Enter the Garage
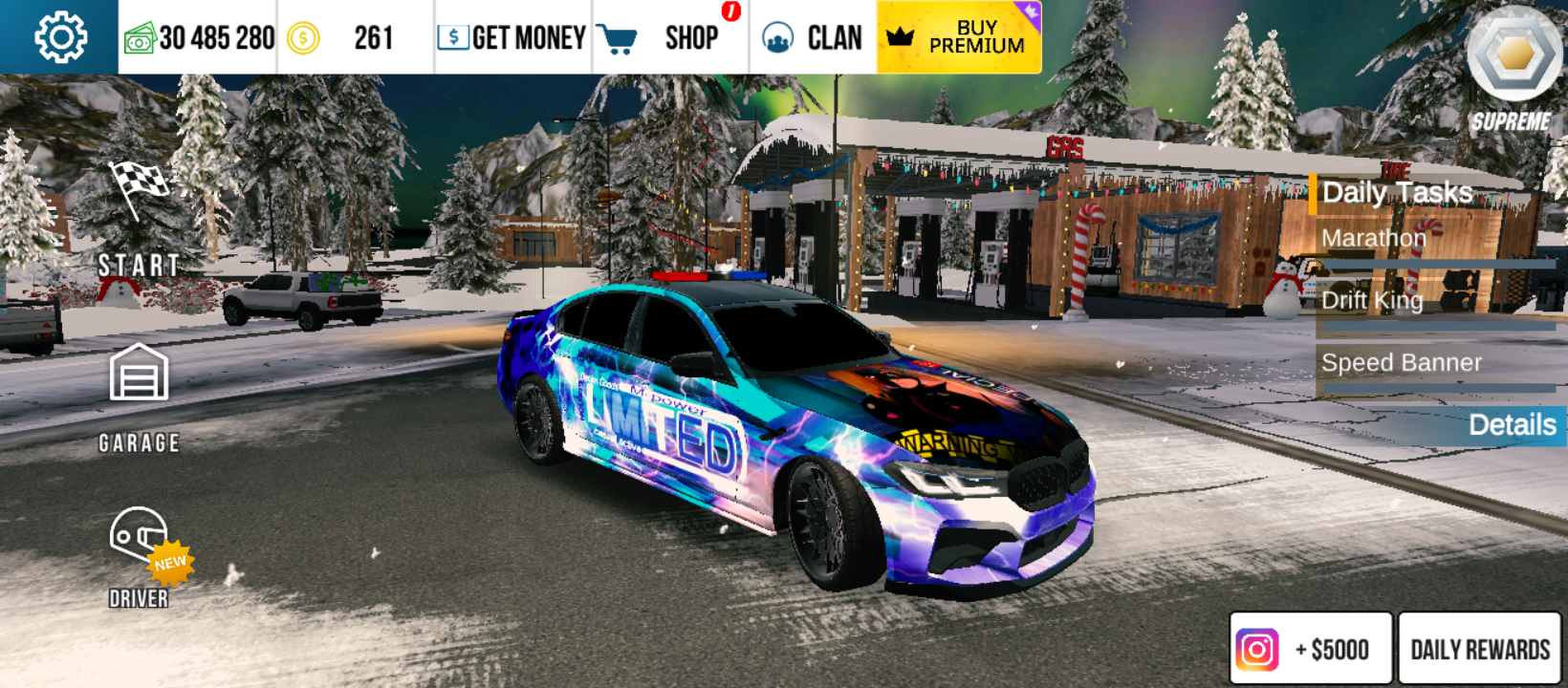The width and height of the screenshot is (1568, 688). [x=139, y=397]
